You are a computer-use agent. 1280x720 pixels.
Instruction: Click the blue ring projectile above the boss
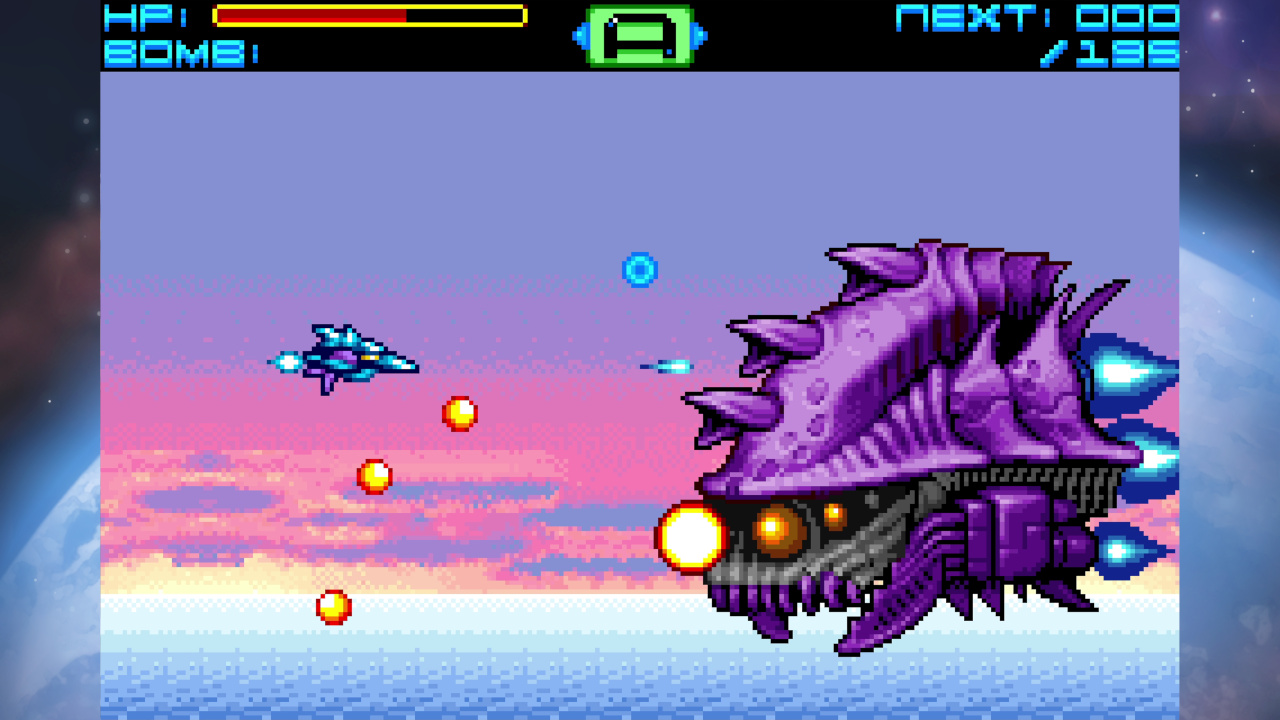pos(638,268)
